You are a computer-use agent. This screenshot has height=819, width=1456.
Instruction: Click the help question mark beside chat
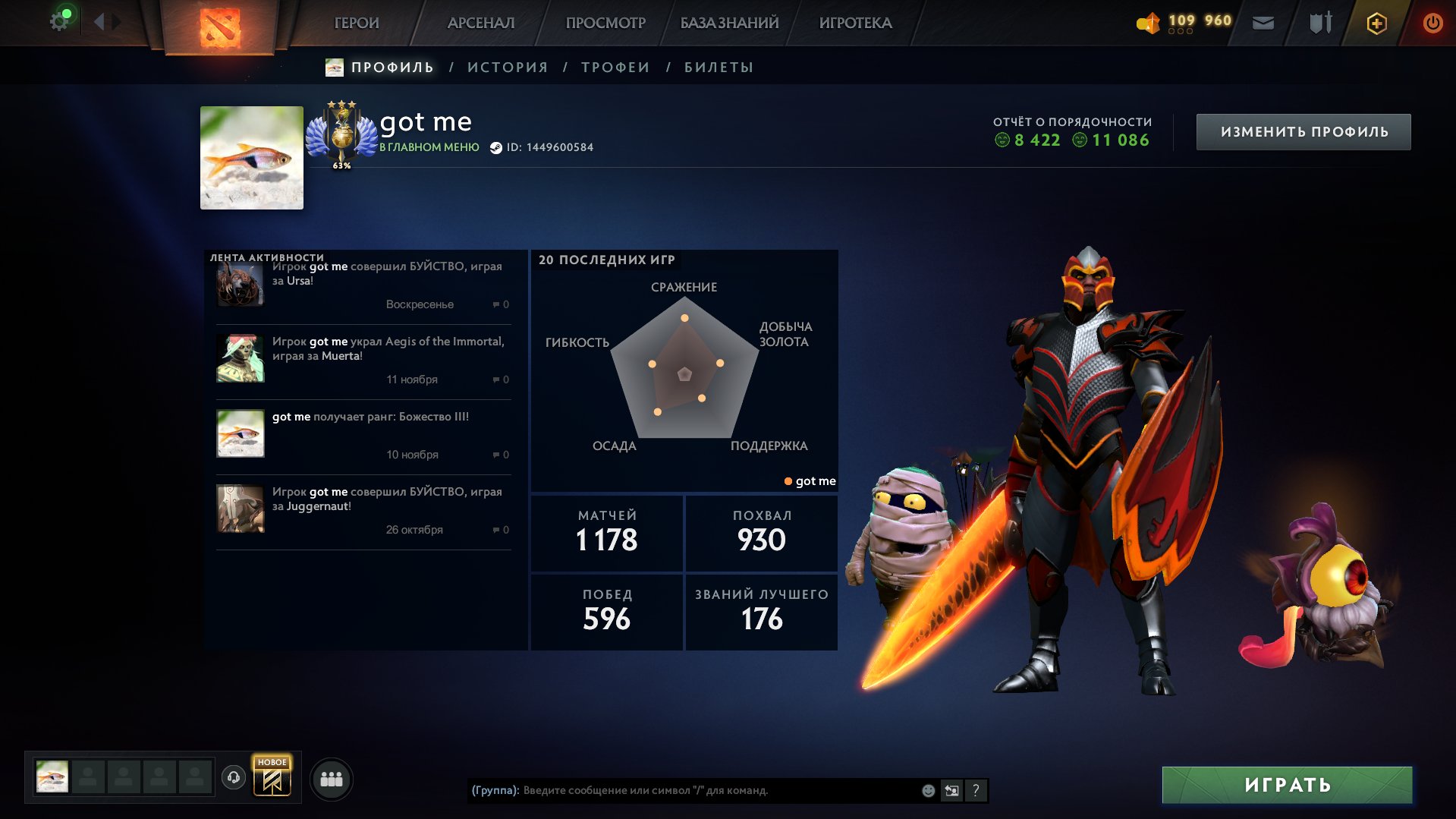point(976,790)
